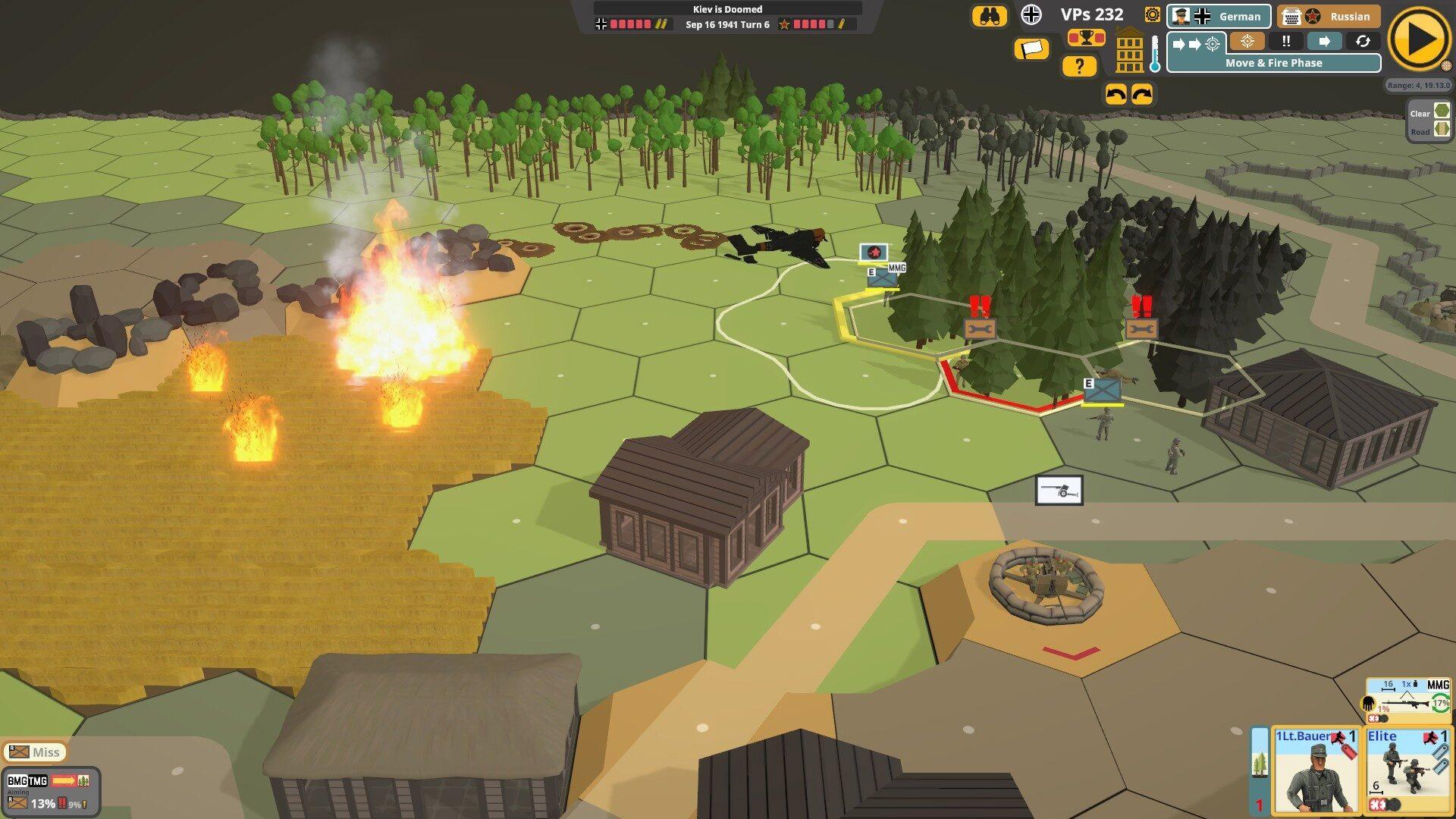
Task: Choose the single arrow movement phase button
Action: click(x=1324, y=42)
